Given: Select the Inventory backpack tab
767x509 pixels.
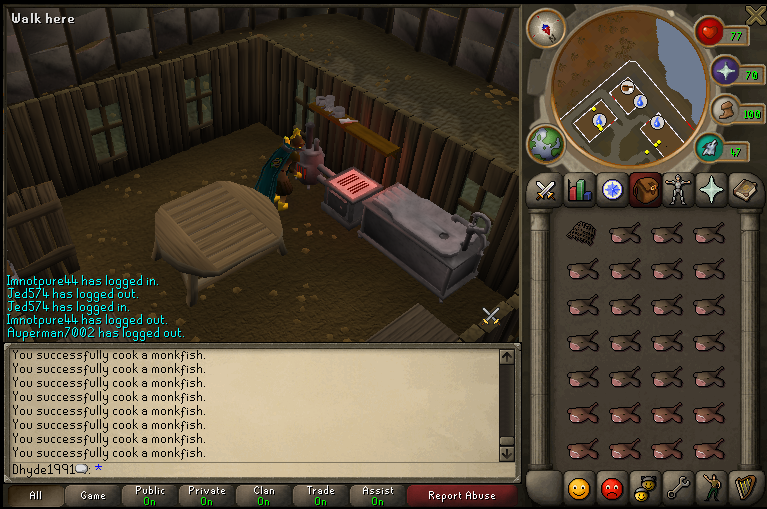Looking at the screenshot, I should [x=645, y=190].
